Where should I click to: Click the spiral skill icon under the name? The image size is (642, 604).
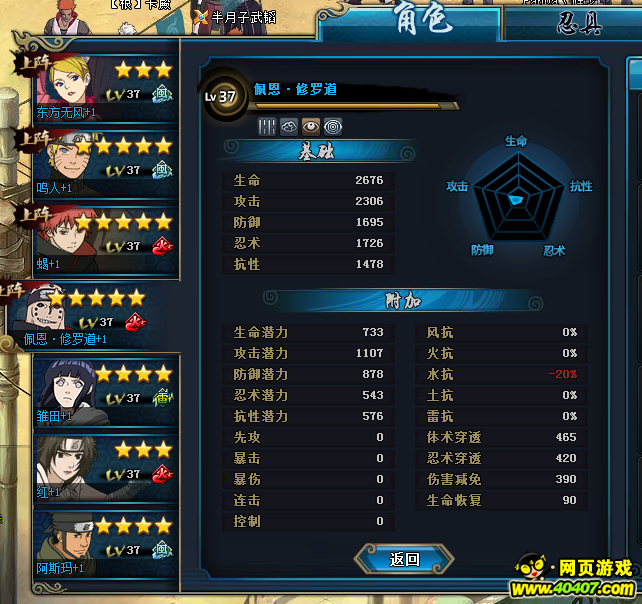coord(332,126)
